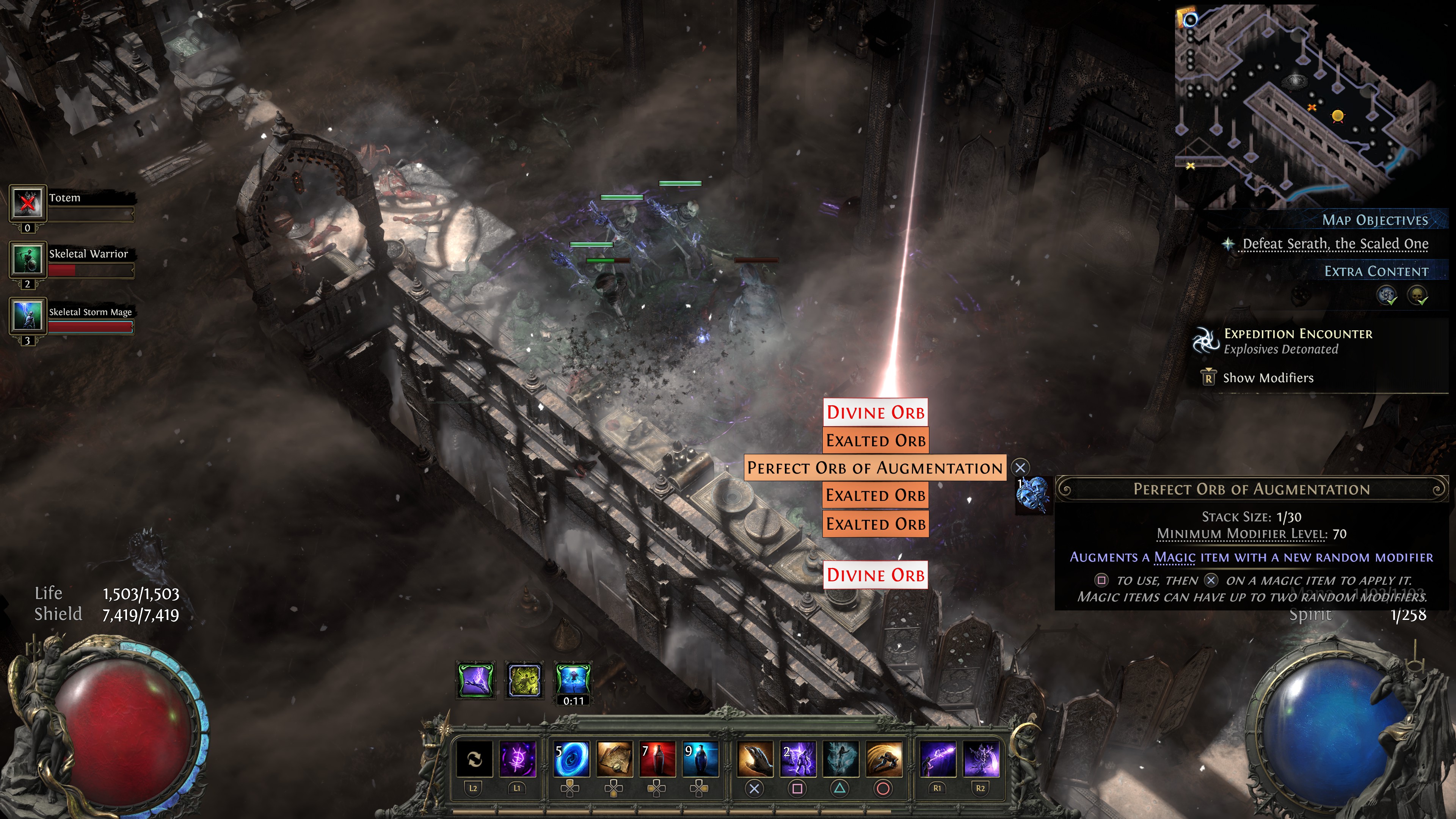The image size is (1456, 819).
Task: Use the golden dodge roll skill
Action: click(883, 759)
